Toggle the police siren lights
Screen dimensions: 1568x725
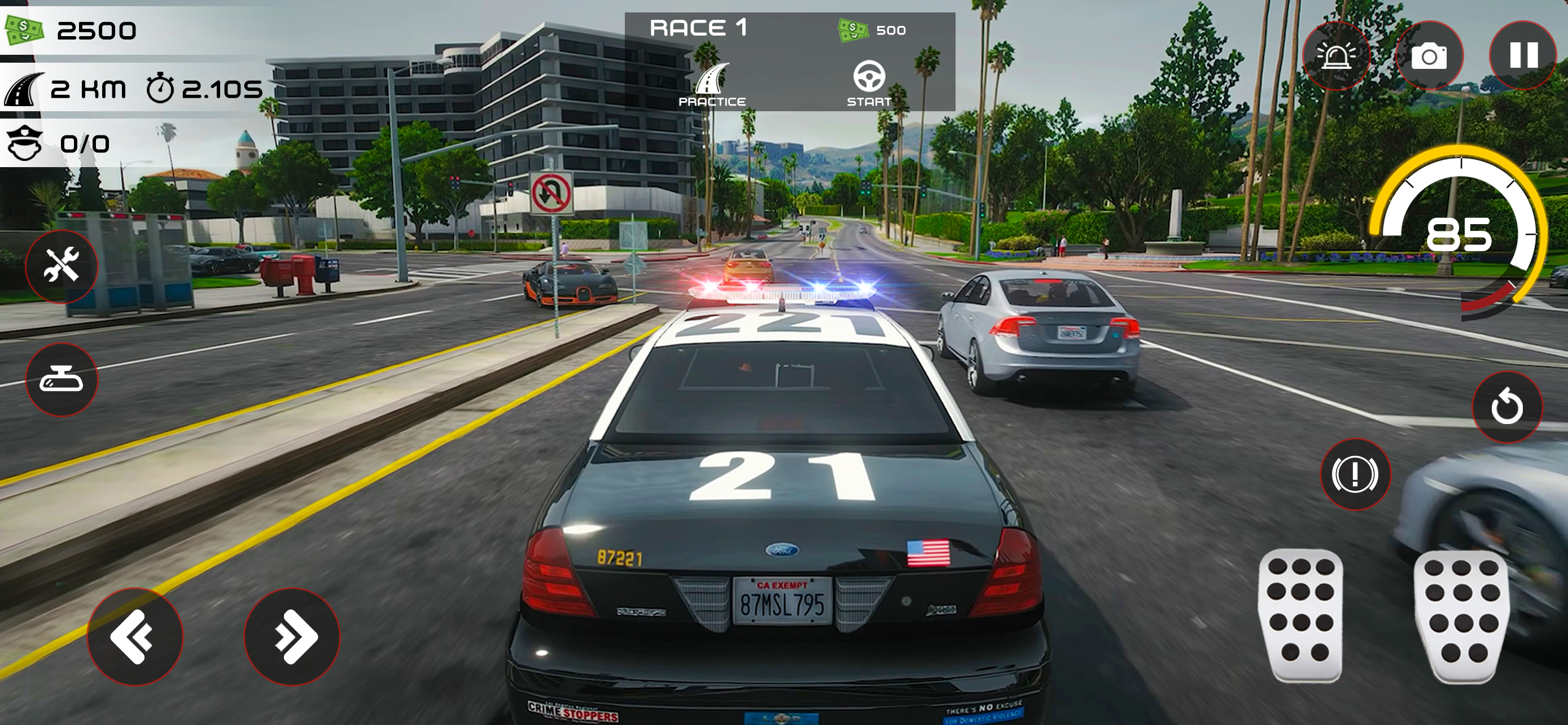pos(1337,55)
